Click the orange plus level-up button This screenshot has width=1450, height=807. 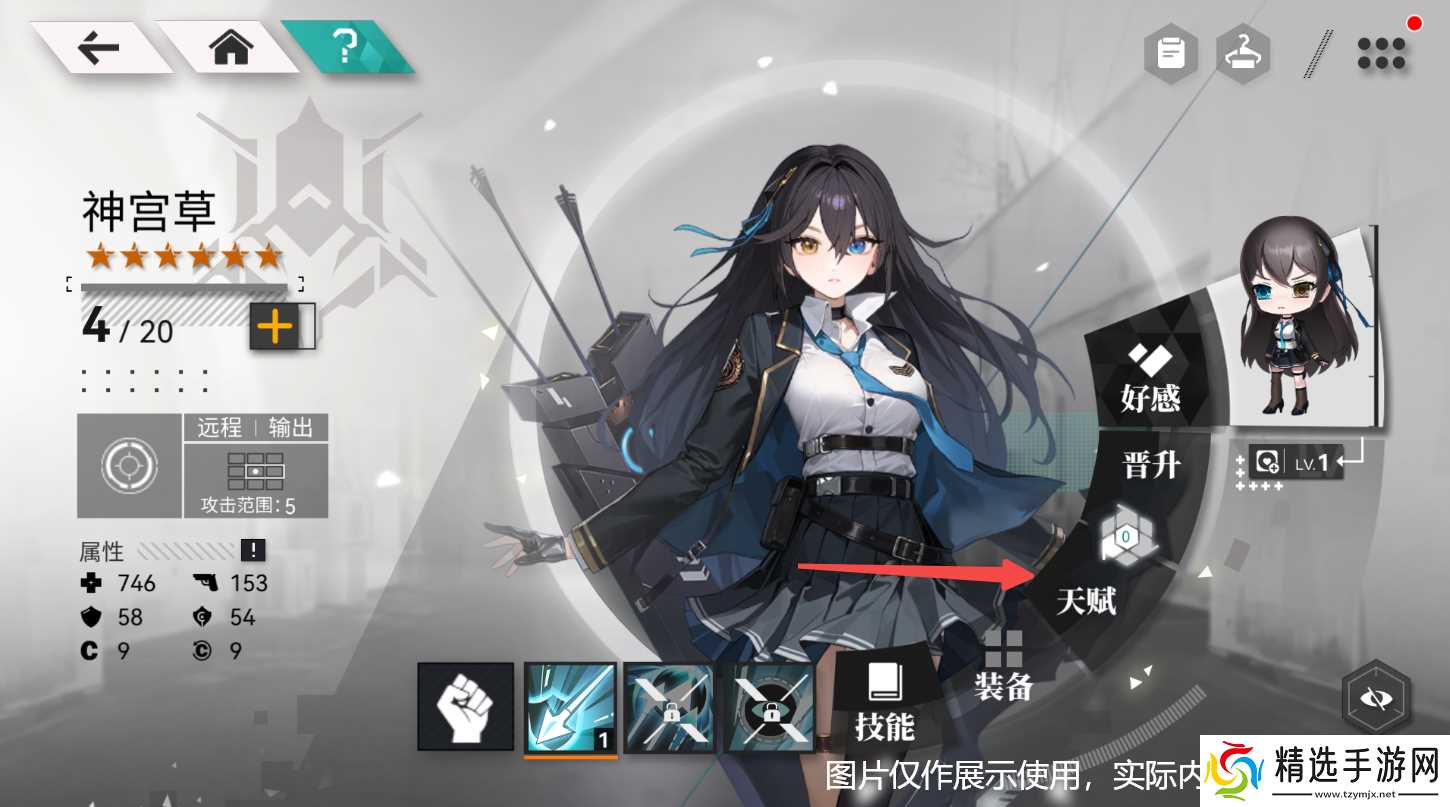(x=275, y=327)
